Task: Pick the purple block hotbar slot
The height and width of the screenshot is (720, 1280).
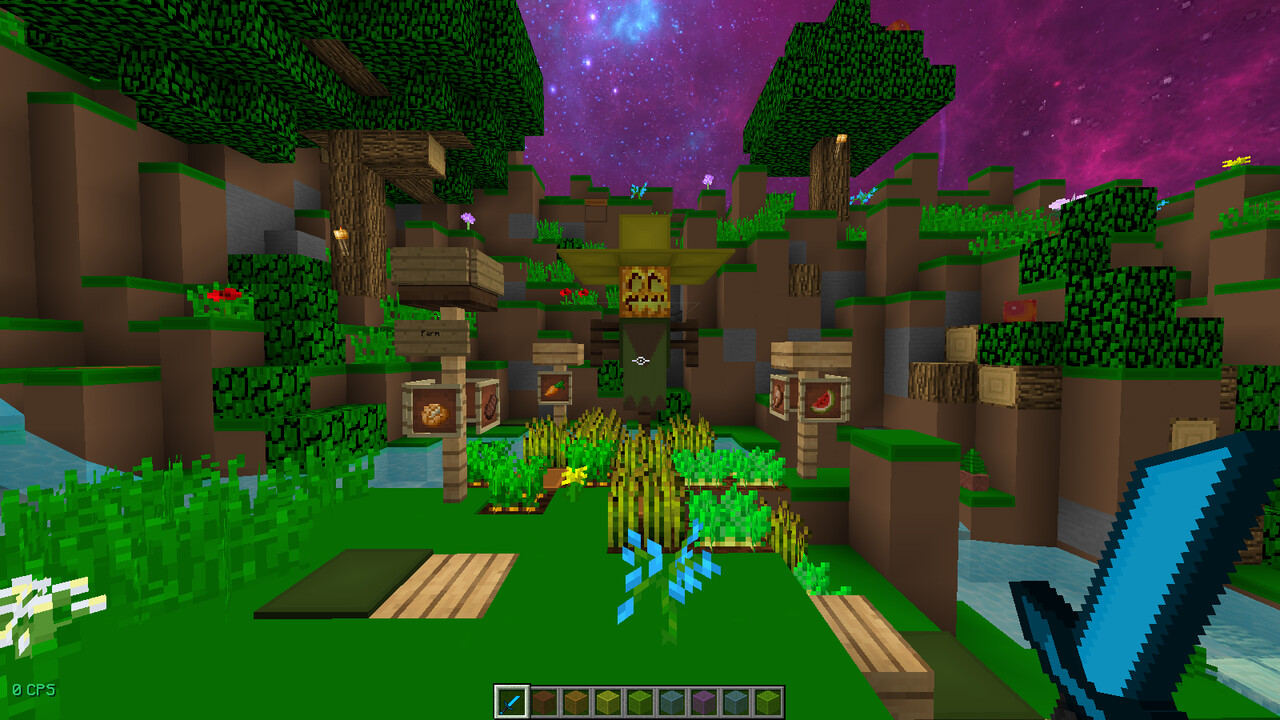Action: coord(703,702)
